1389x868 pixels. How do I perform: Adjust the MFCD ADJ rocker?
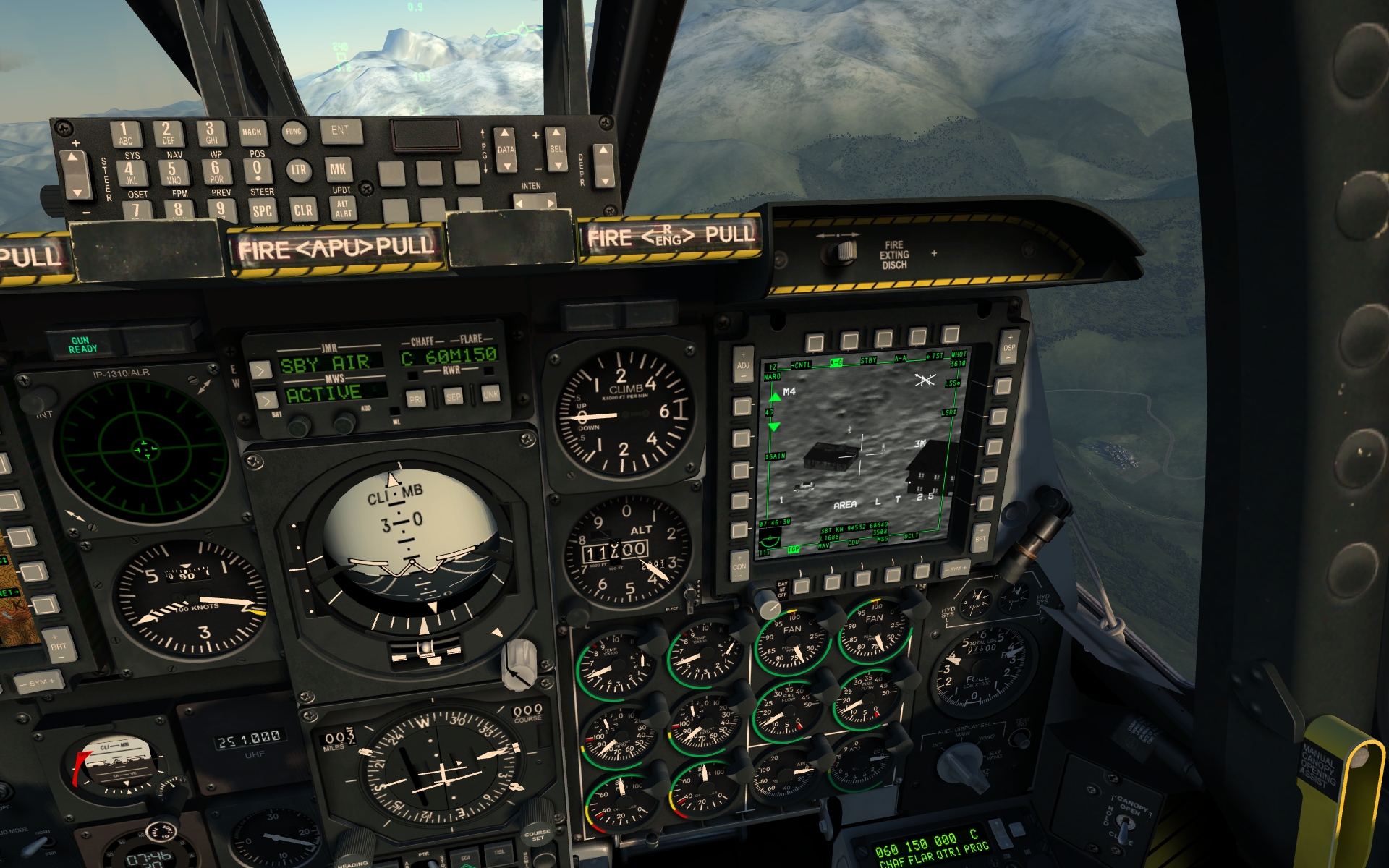point(743,359)
